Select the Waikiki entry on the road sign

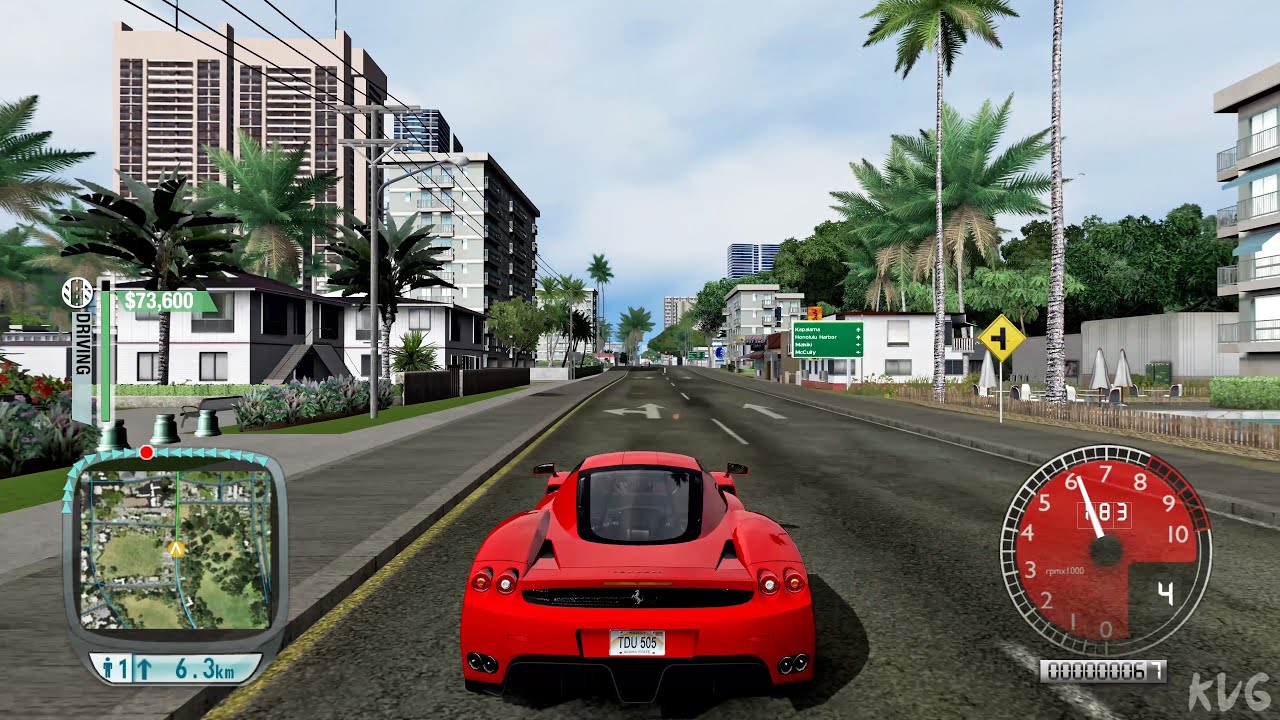(x=802, y=345)
